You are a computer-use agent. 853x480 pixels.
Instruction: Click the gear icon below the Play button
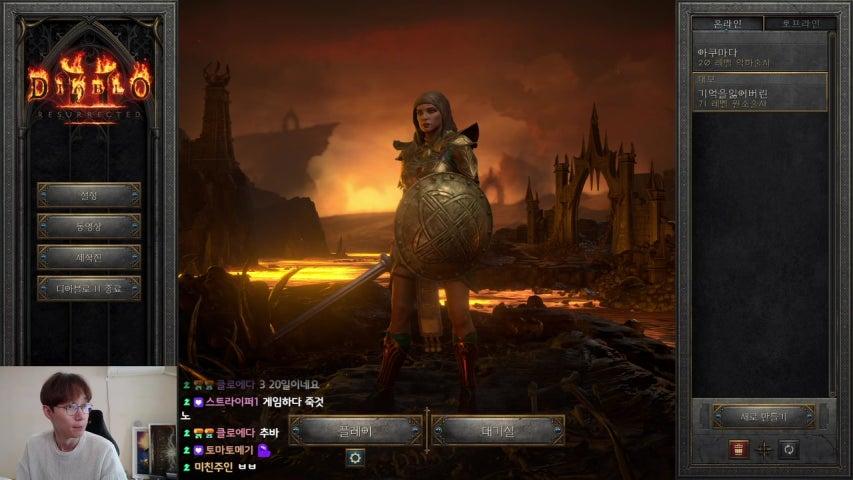[x=355, y=457]
